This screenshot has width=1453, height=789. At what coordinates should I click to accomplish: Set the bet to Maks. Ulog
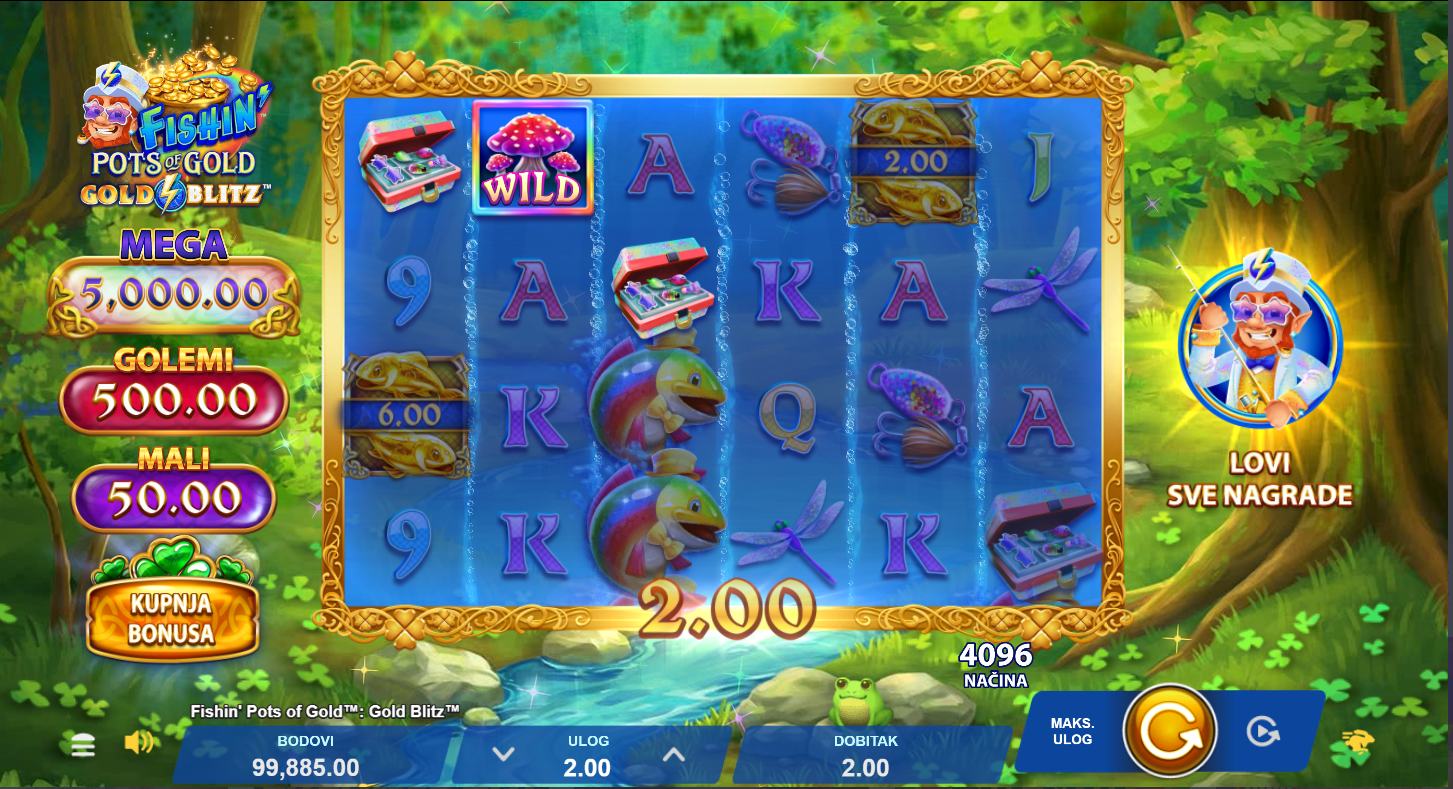1072,731
